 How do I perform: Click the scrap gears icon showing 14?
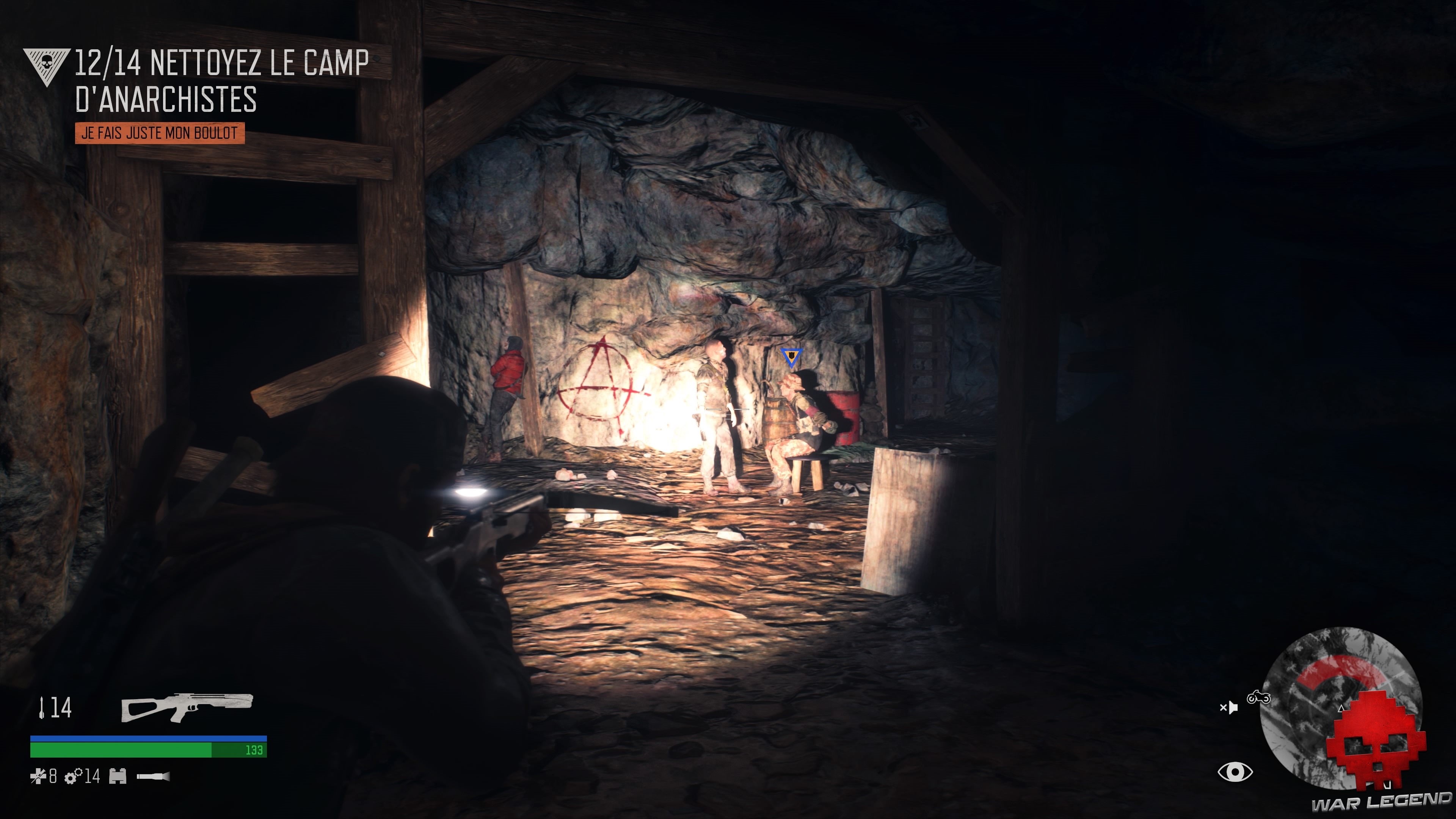point(74,777)
